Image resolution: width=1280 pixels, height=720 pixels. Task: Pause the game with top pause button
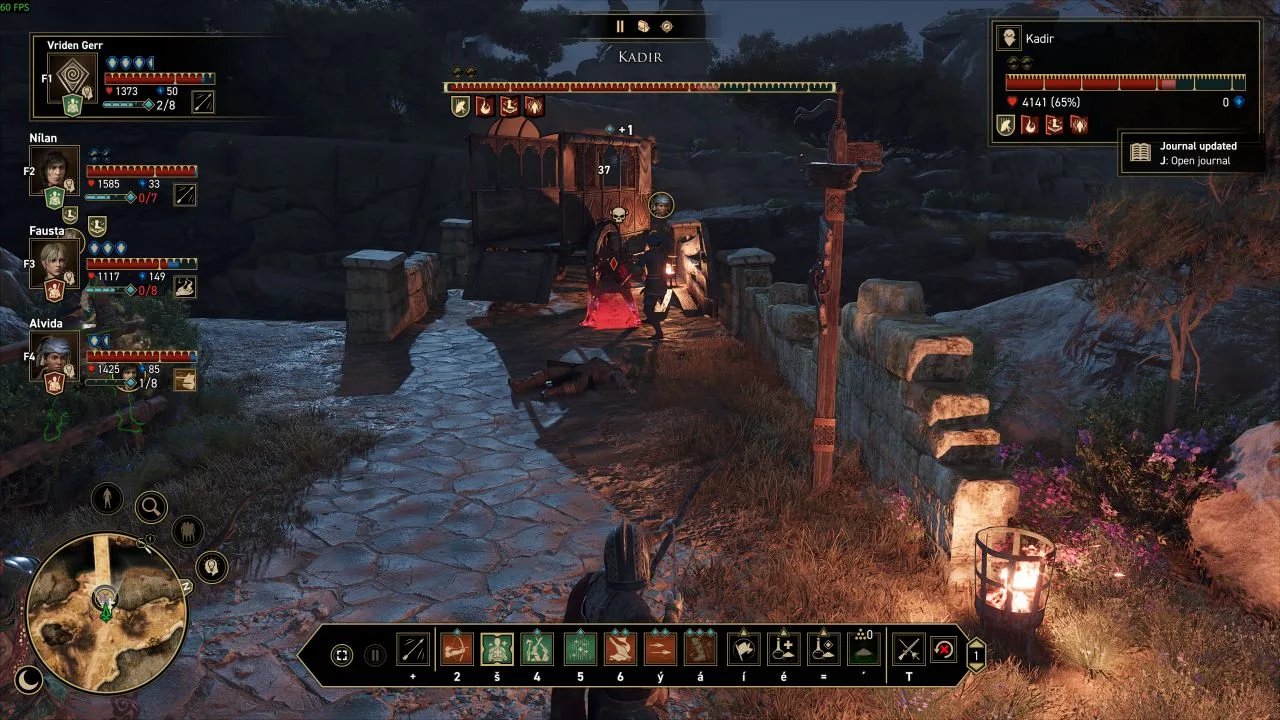(620, 27)
